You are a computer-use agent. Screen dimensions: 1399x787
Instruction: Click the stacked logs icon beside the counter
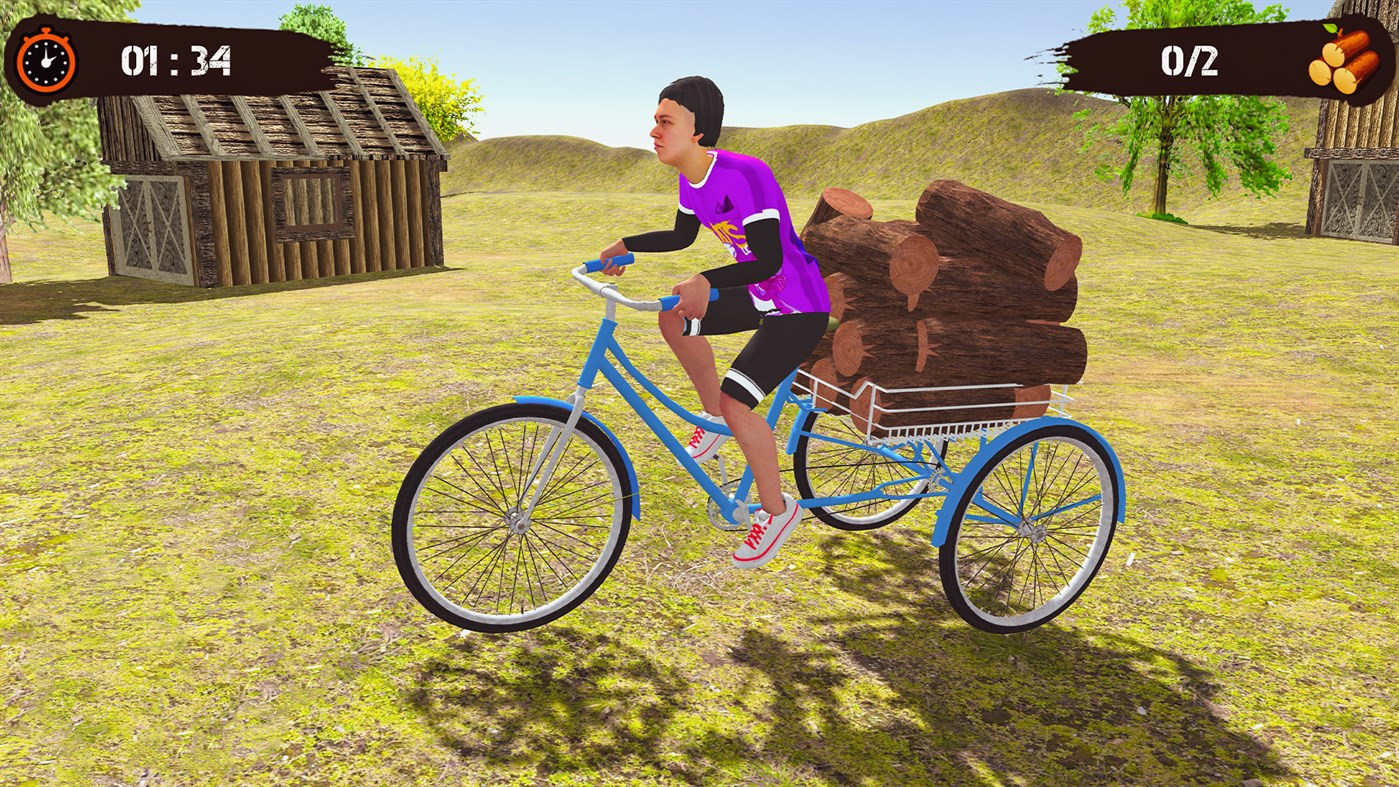click(x=1345, y=62)
